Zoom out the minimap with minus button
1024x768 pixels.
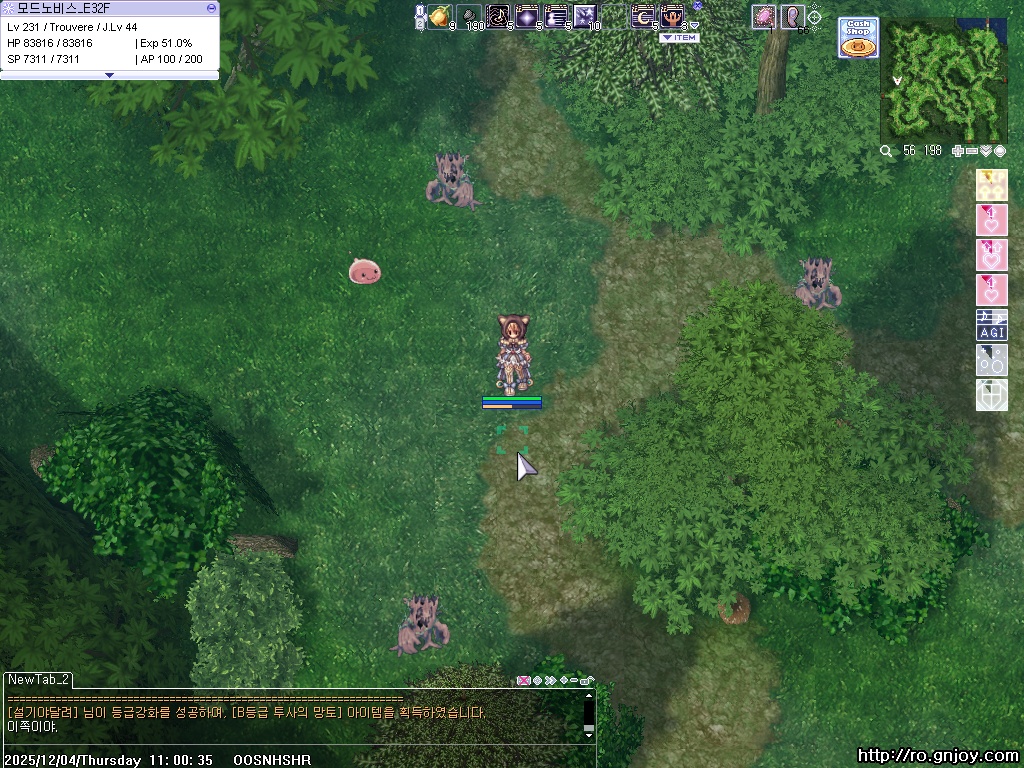[x=972, y=151]
